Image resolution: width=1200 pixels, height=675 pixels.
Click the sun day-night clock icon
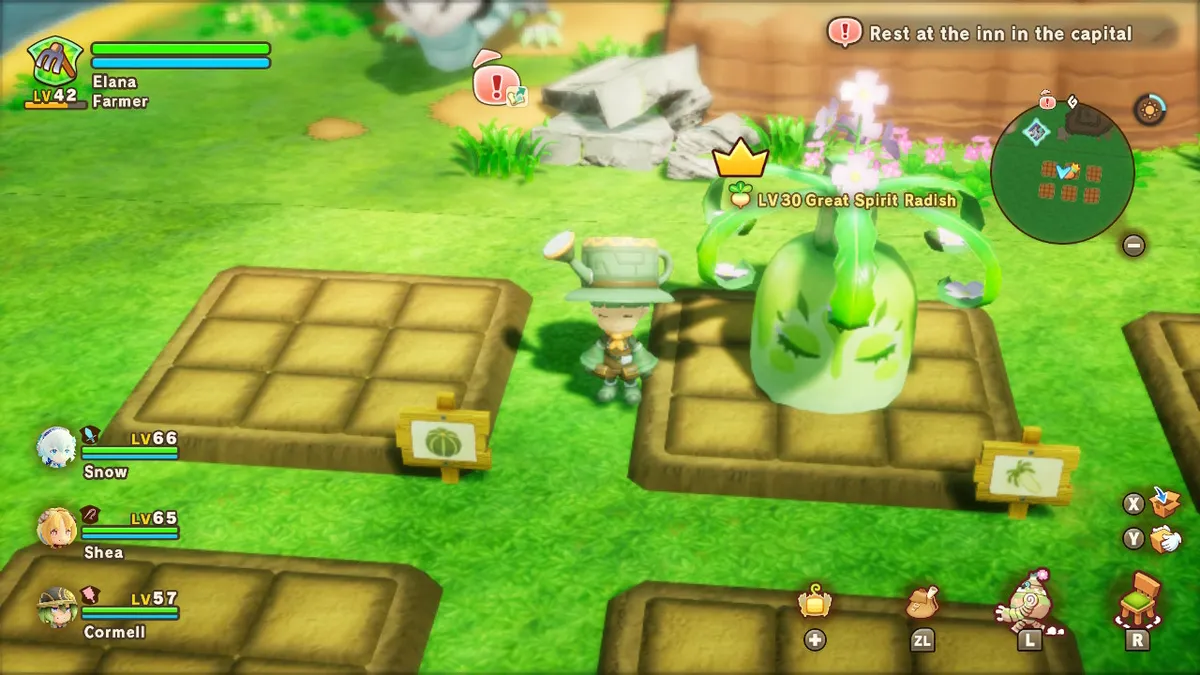pos(1150,109)
